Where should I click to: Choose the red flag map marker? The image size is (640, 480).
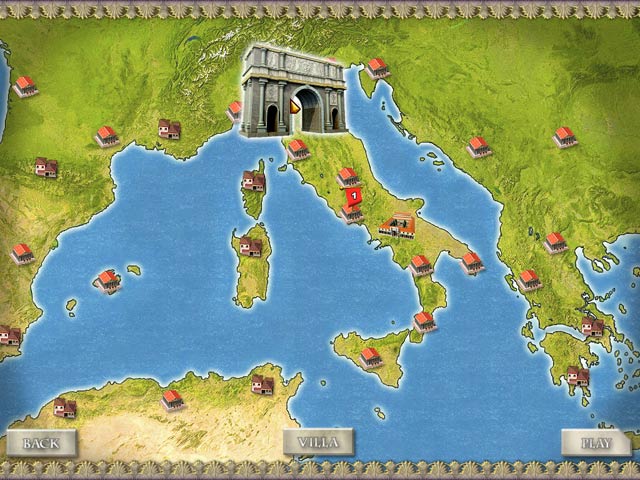(x=353, y=196)
